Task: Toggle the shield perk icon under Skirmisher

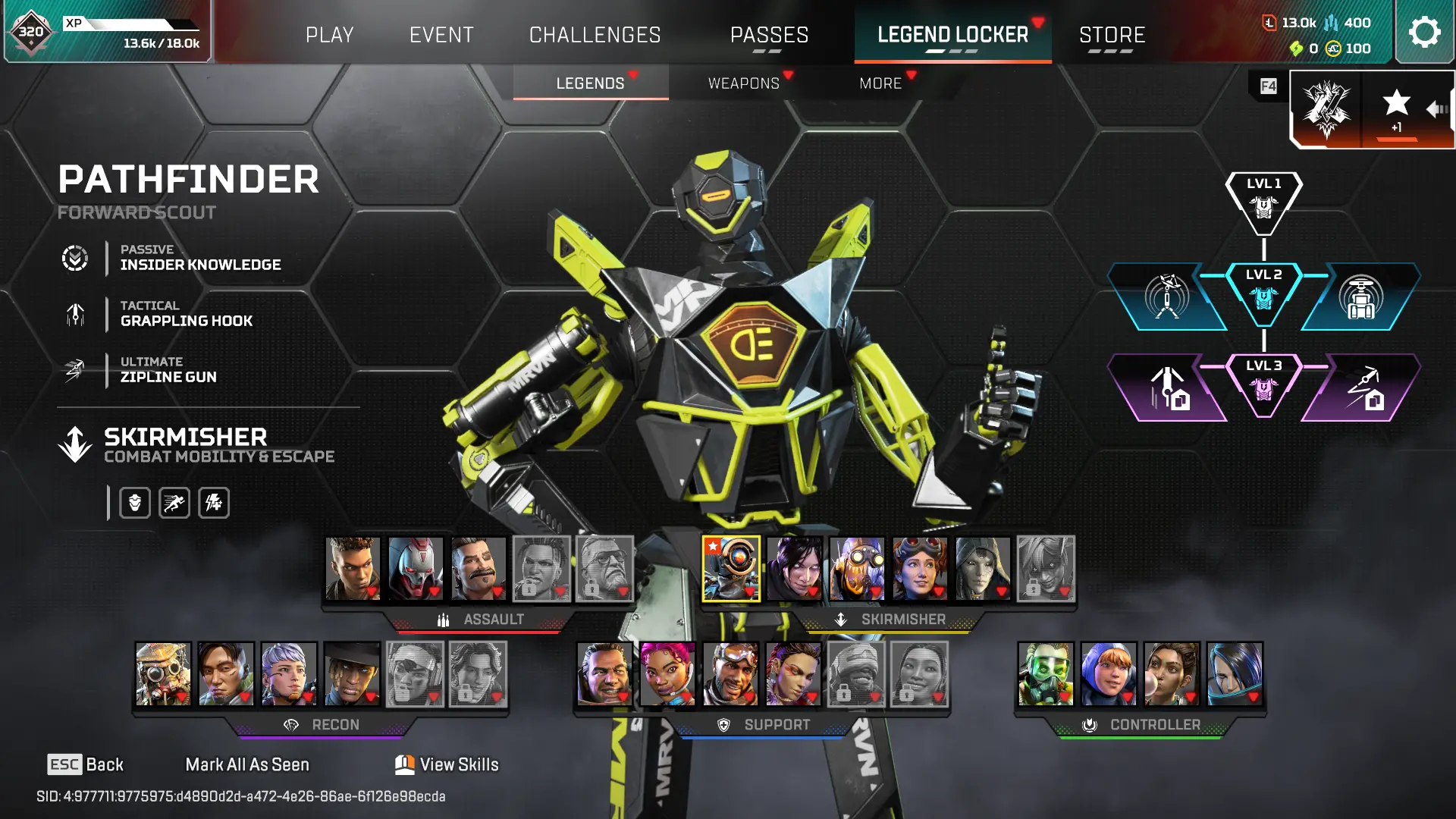Action: click(134, 502)
